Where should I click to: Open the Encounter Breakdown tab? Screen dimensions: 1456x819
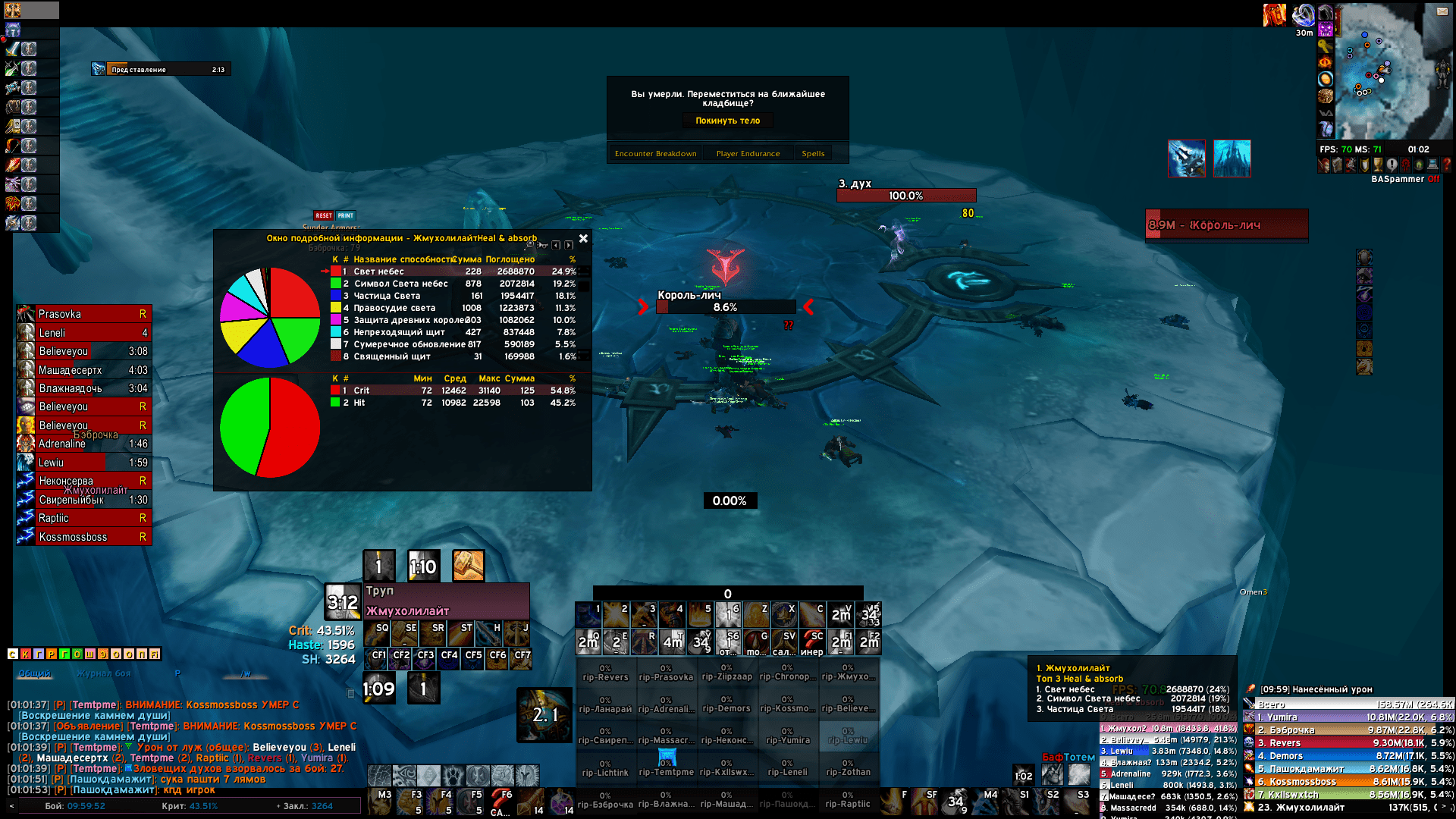tap(655, 154)
